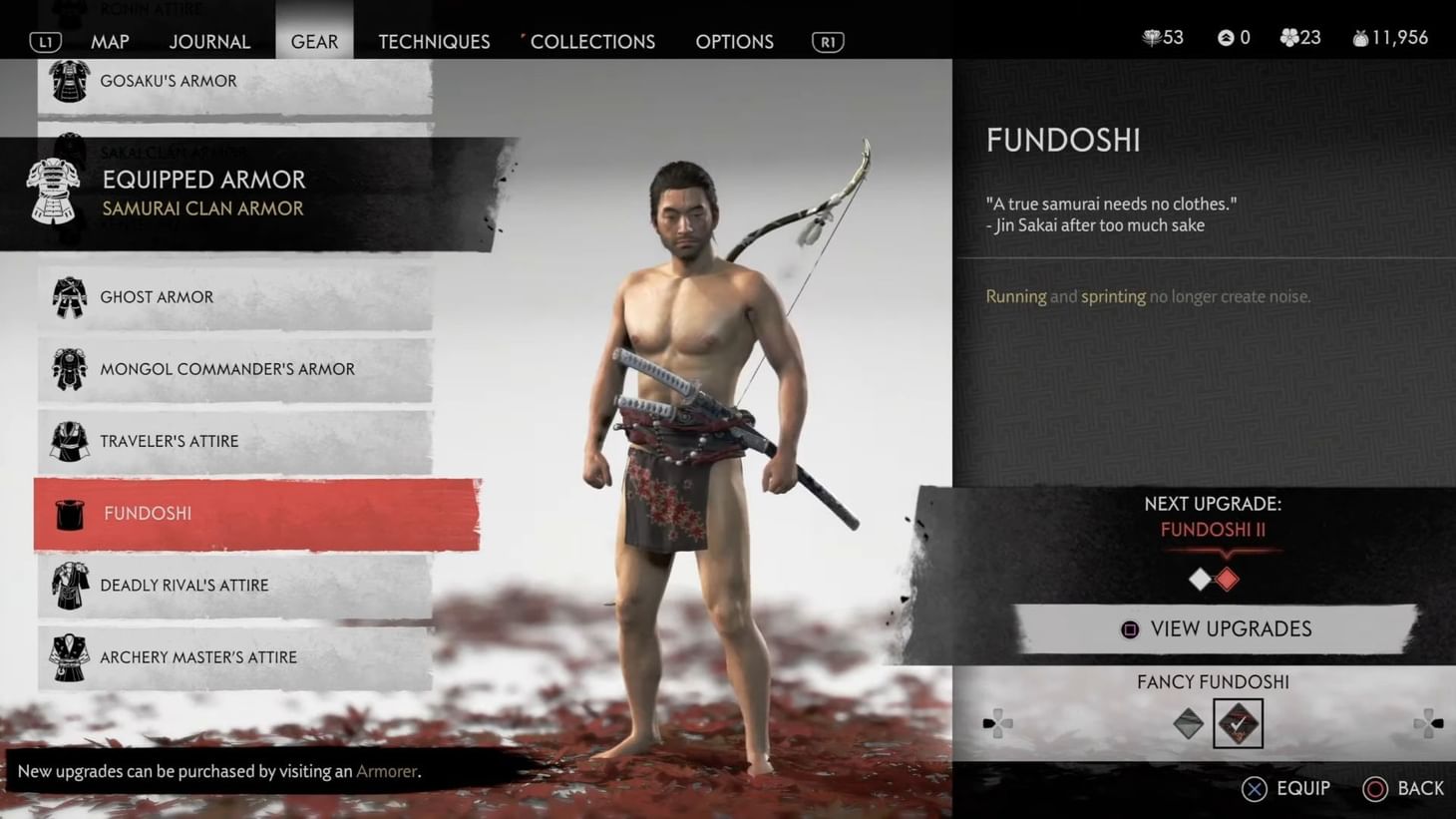Click the equipped Samurai Clan Armor icon

[x=54, y=190]
